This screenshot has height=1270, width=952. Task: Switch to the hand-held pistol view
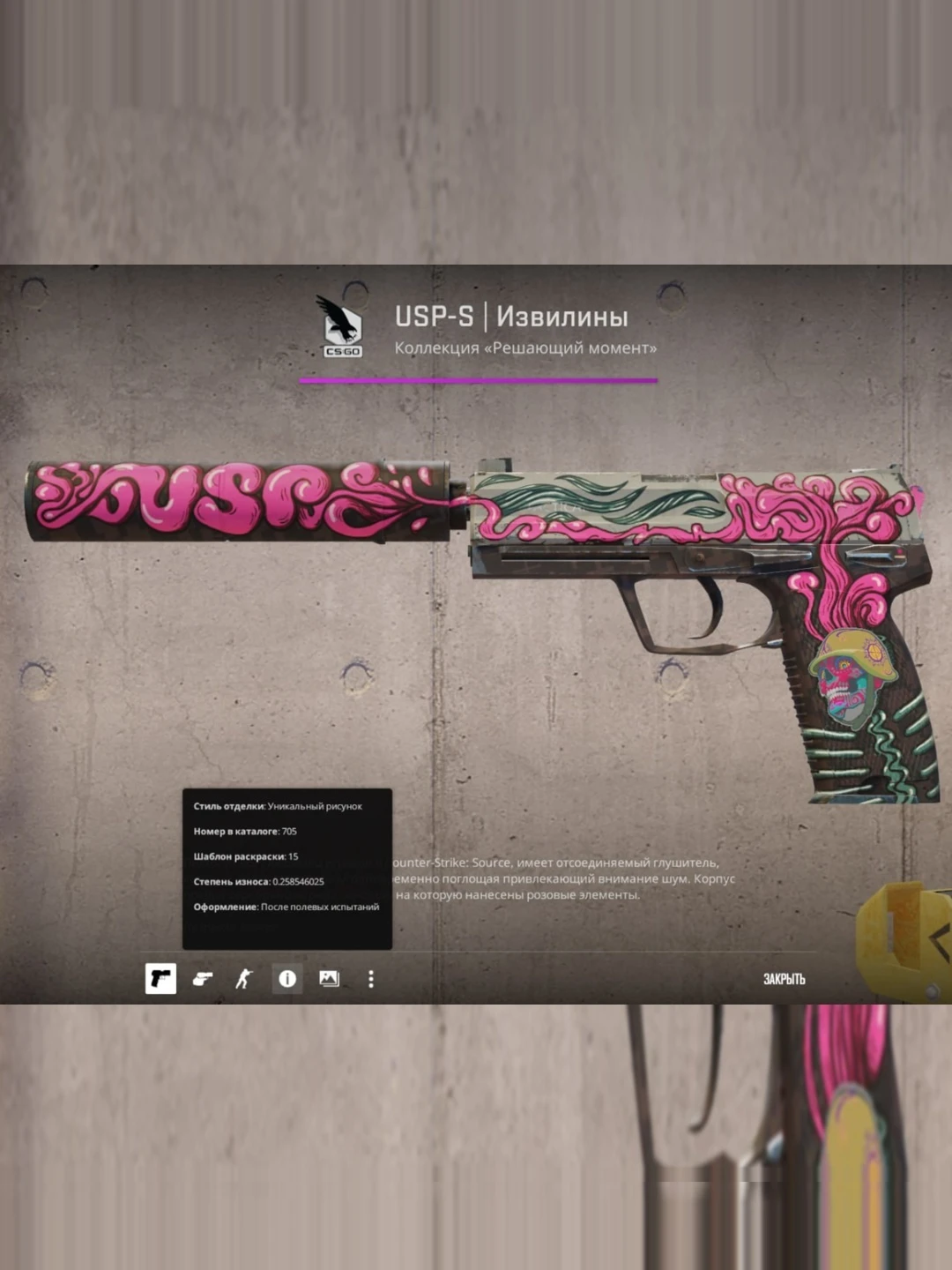(x=203, y=978)
